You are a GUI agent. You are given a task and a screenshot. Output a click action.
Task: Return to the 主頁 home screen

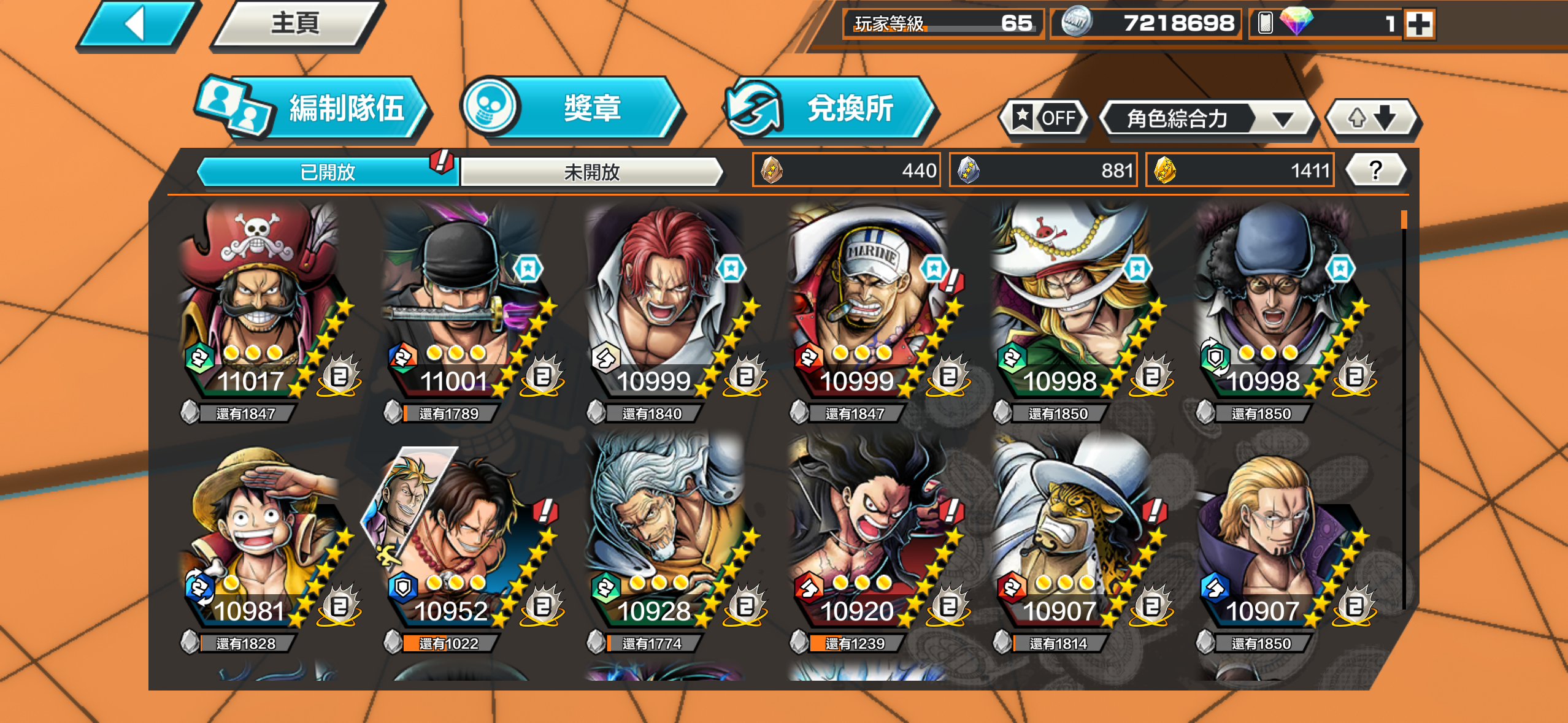296,25
